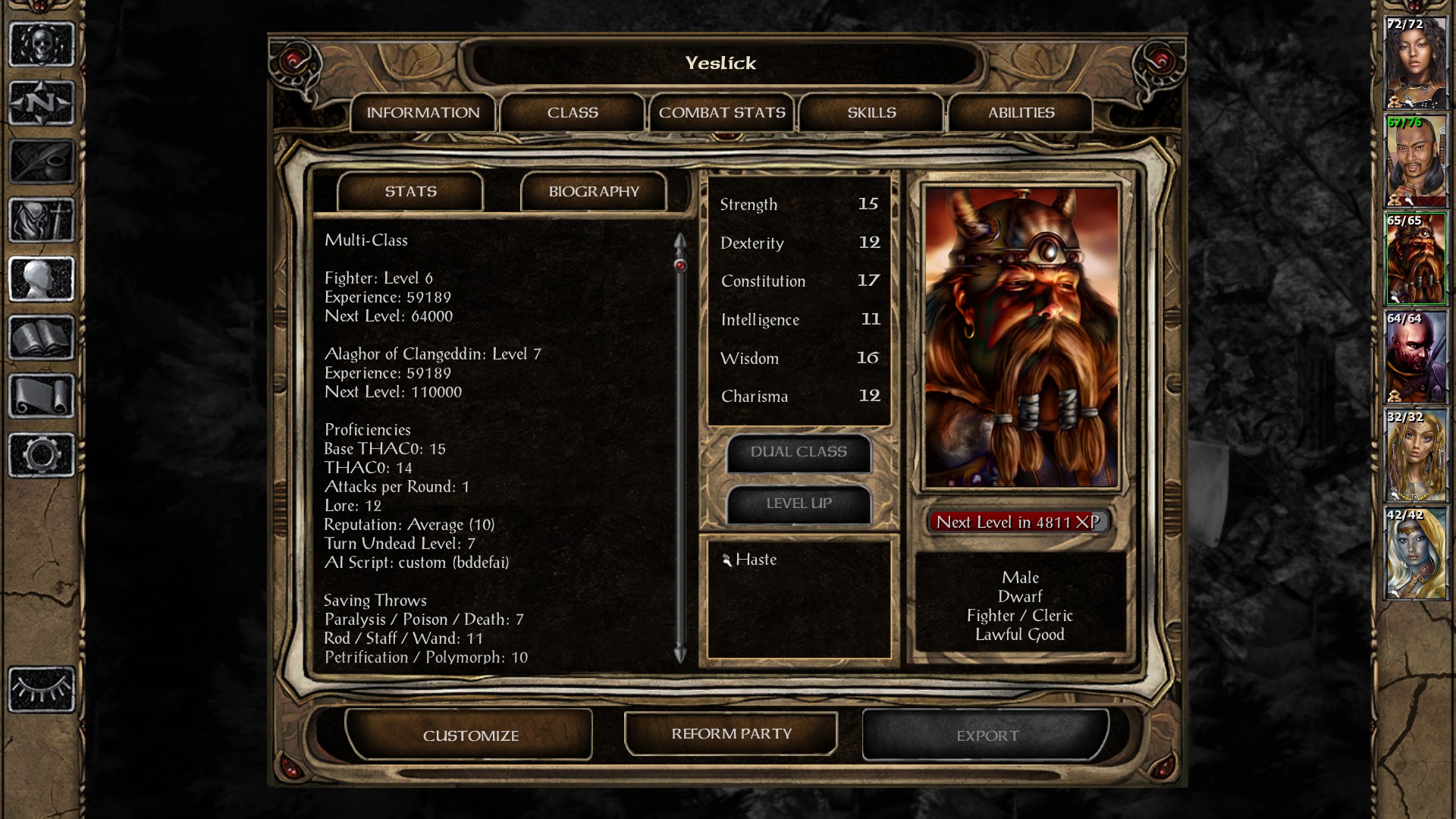Click the greyed LEVEL UP button
The image size is (1456, 819).
pos(798,503)
